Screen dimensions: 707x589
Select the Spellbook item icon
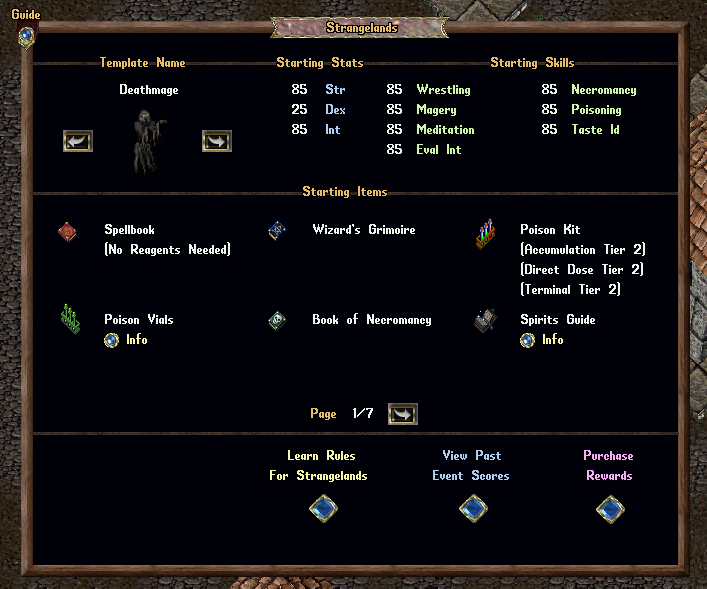pos(67,232)
